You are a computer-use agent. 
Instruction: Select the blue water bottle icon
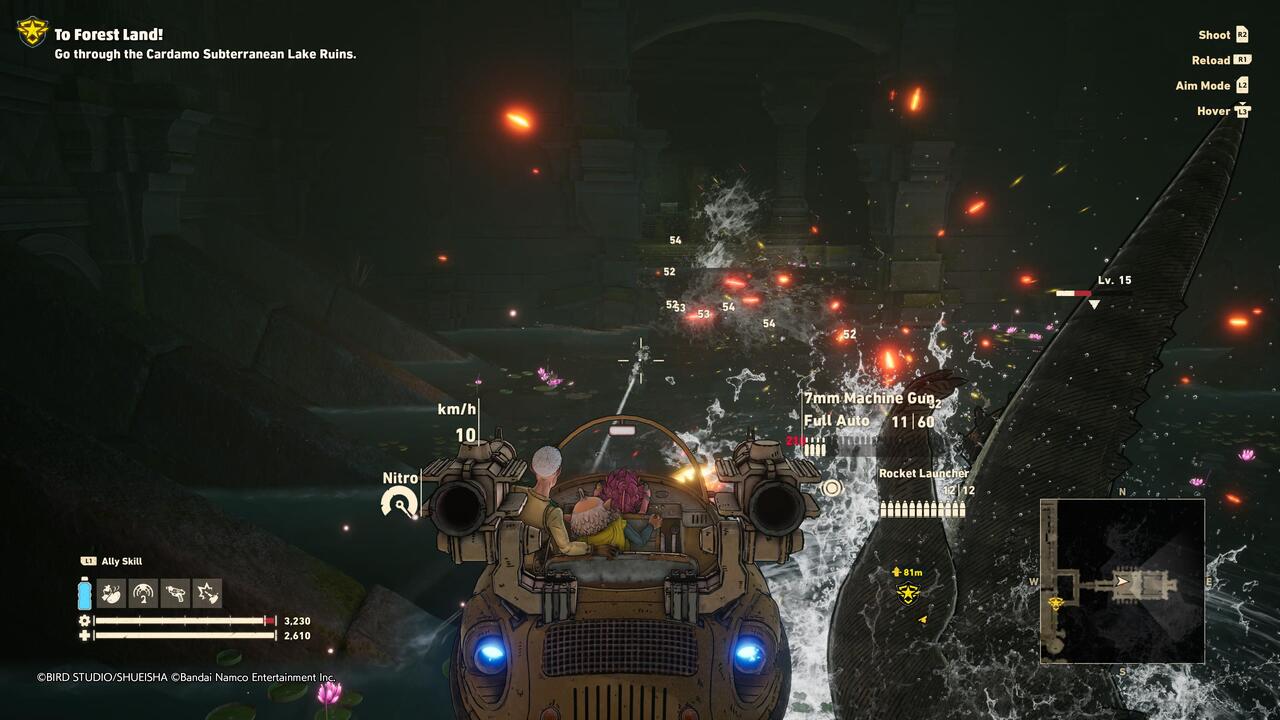85,593
